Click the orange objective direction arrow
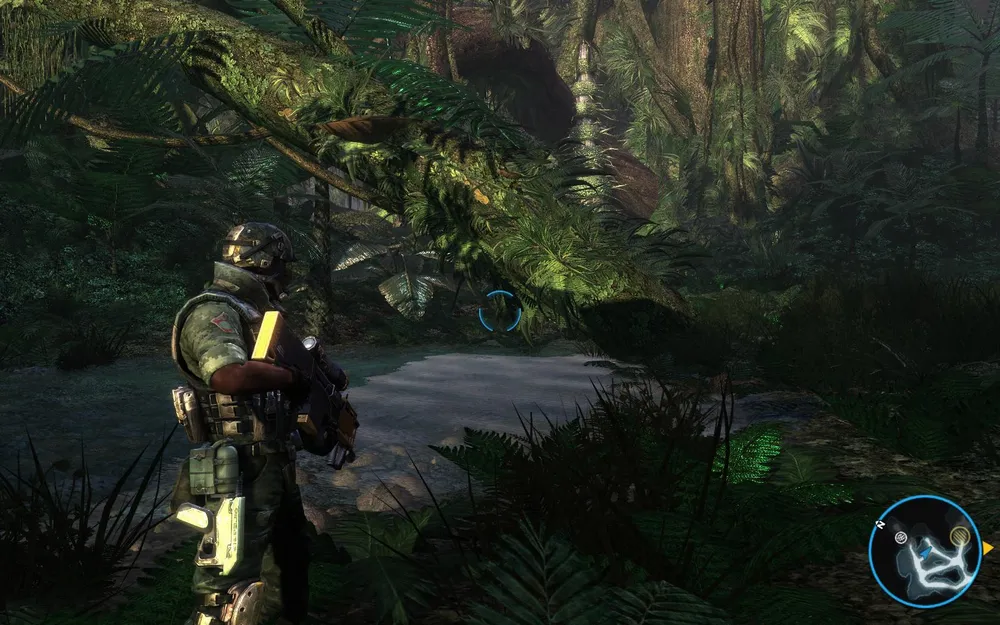The width and height of the screenshot is (1000, 625). click(987, 548)
